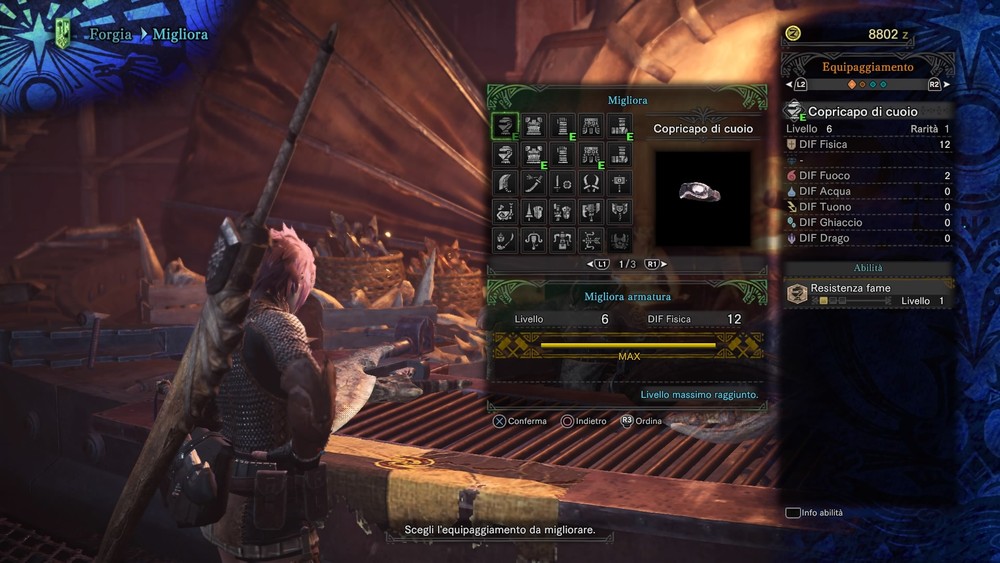Pick the equipped waist armor slot marked E
The height and width of the screenshot is (563, 1000).
591,155
